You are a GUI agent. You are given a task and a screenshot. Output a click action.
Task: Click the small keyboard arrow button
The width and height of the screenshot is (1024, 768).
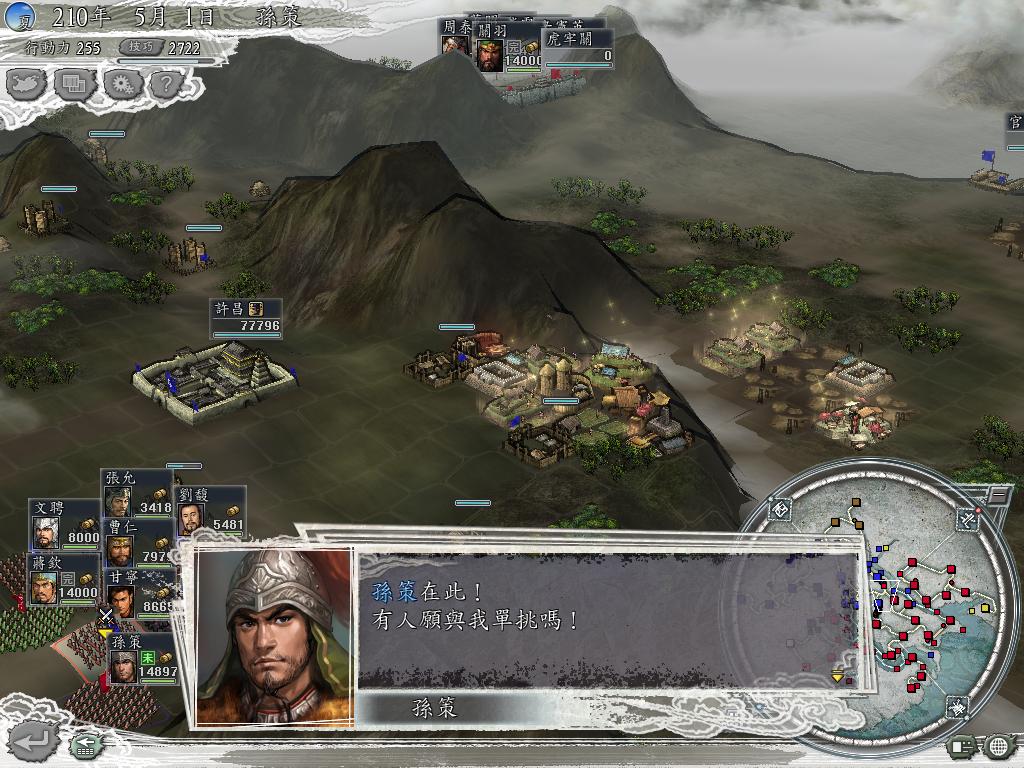[84, 744]
